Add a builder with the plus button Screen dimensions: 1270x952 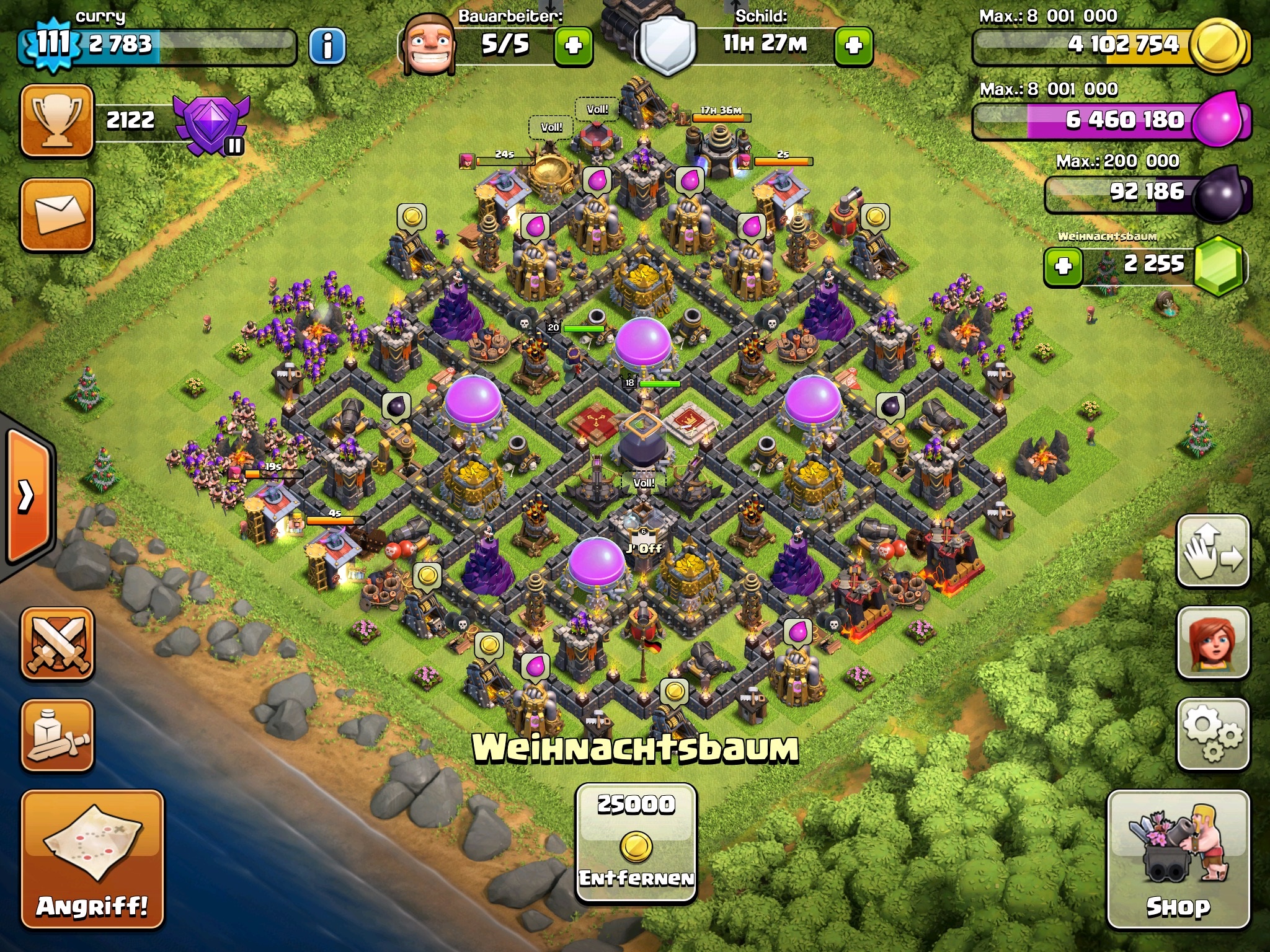(x=573, y=45)
